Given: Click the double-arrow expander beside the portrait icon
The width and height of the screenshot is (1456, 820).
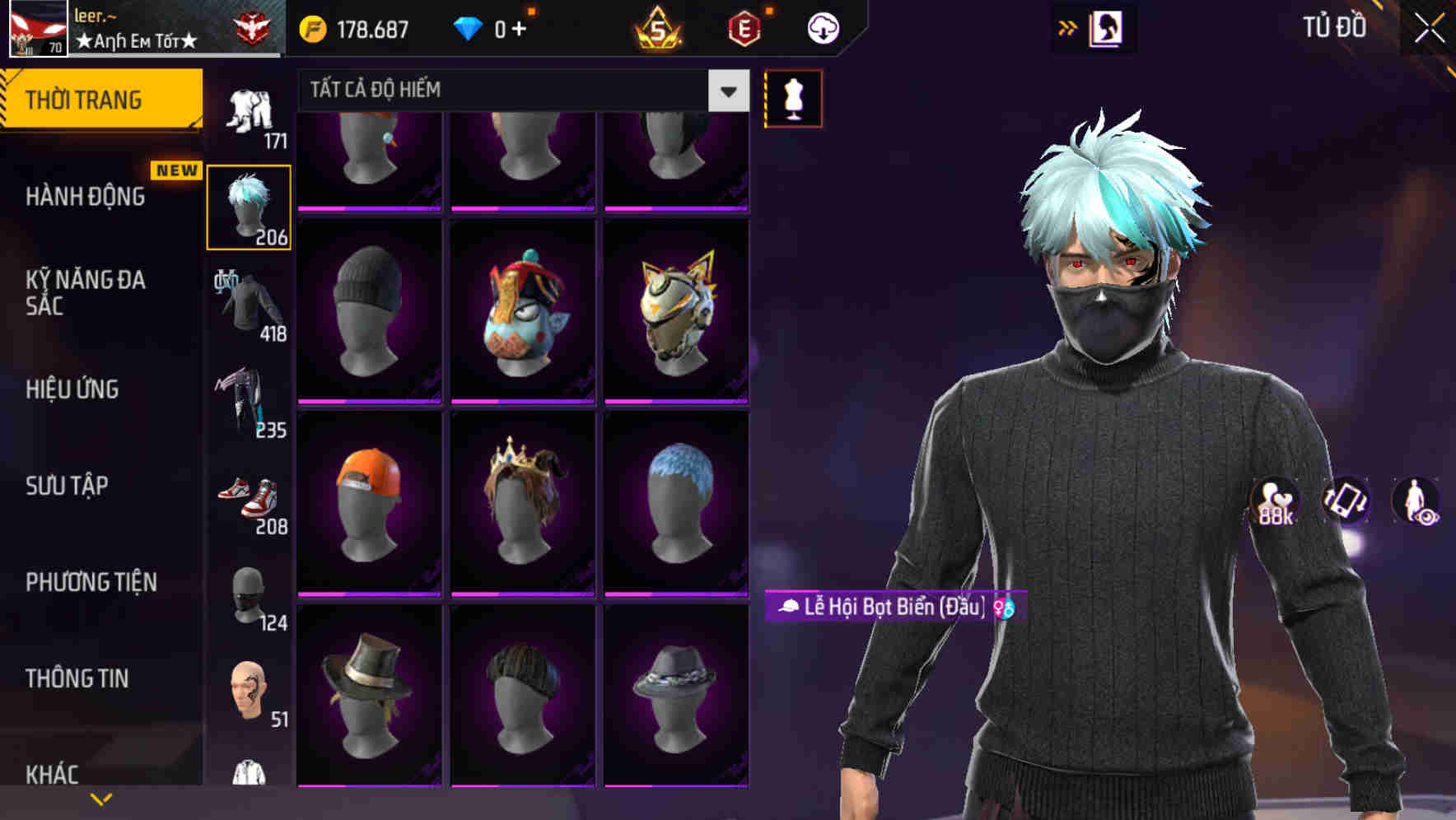Looking at the screenshot, I should click(x=1068, y=27).
